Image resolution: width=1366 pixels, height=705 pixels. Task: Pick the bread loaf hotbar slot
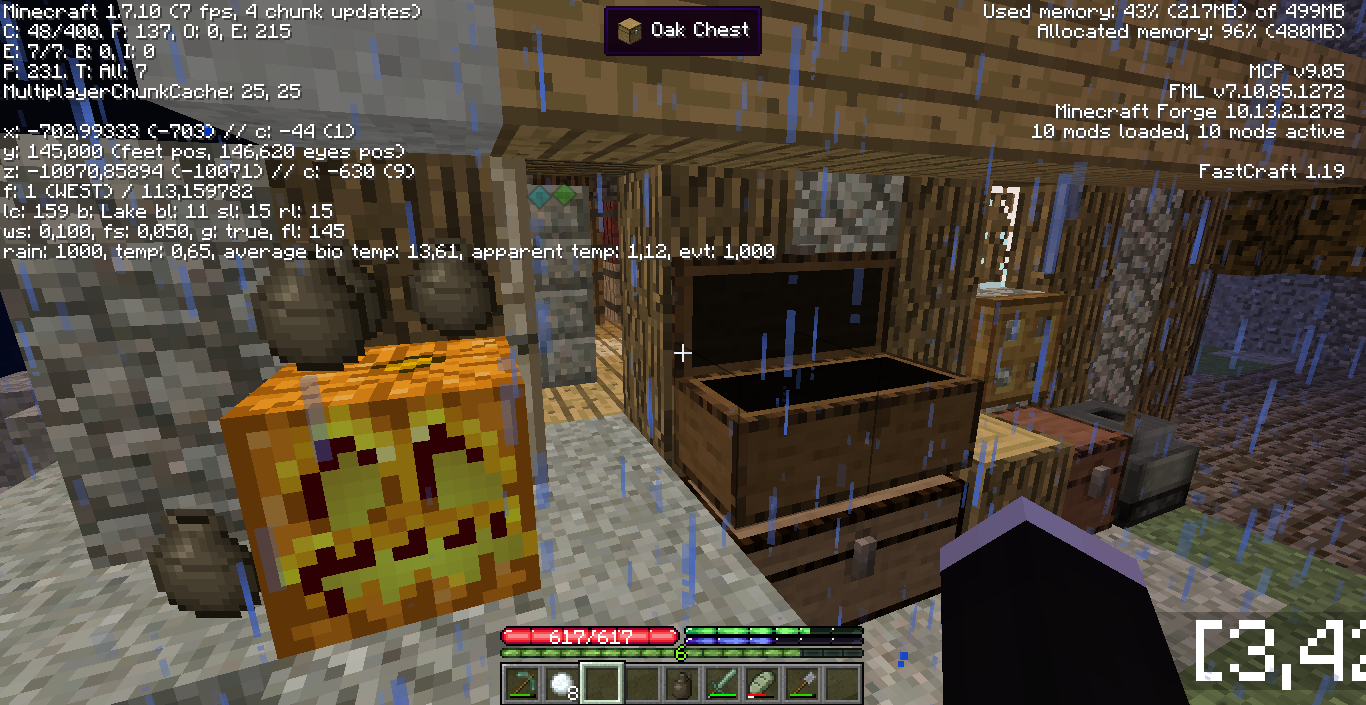click(x=762, y=684)
